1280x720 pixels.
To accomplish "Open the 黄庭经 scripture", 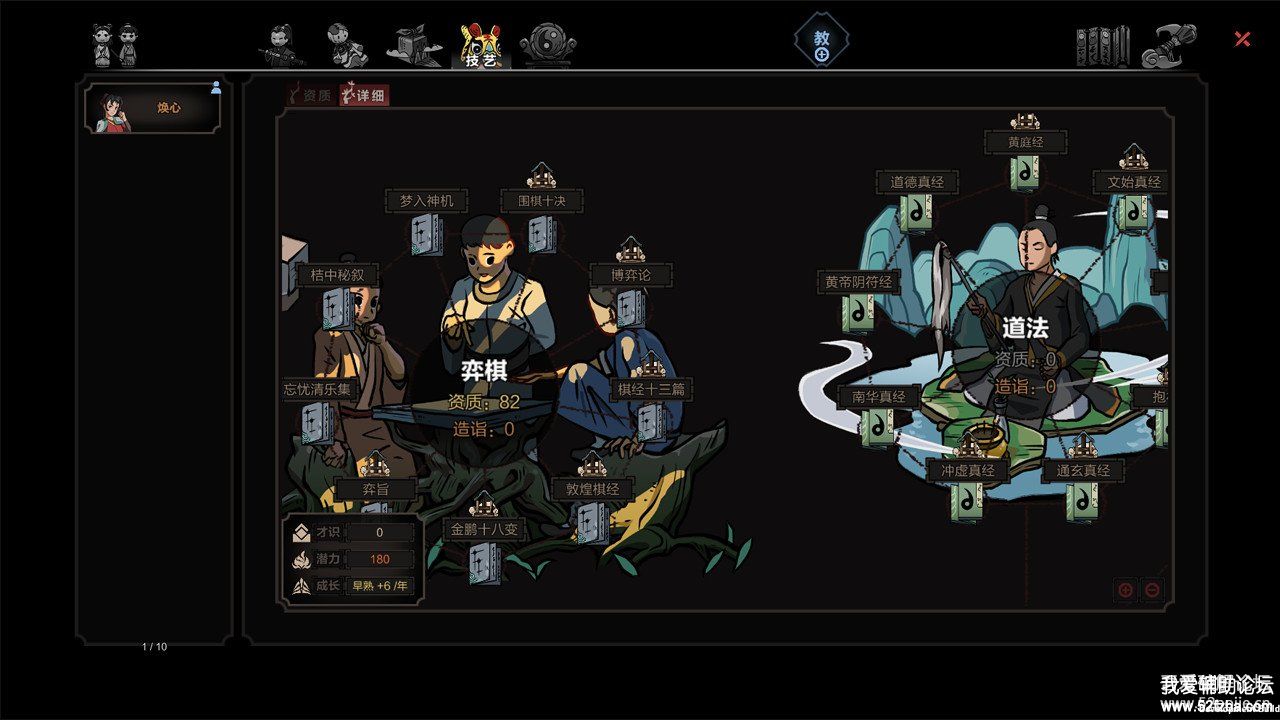I will (x=1024, y=172).
